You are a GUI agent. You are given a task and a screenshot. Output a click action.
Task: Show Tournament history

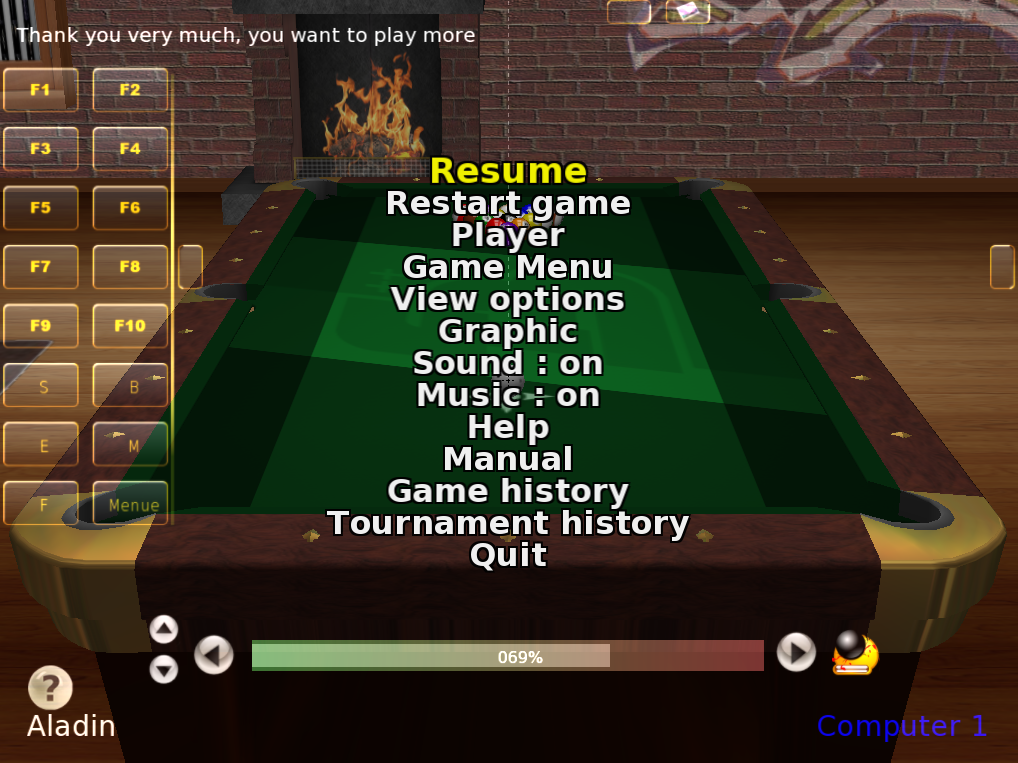(x=508, y=523)
